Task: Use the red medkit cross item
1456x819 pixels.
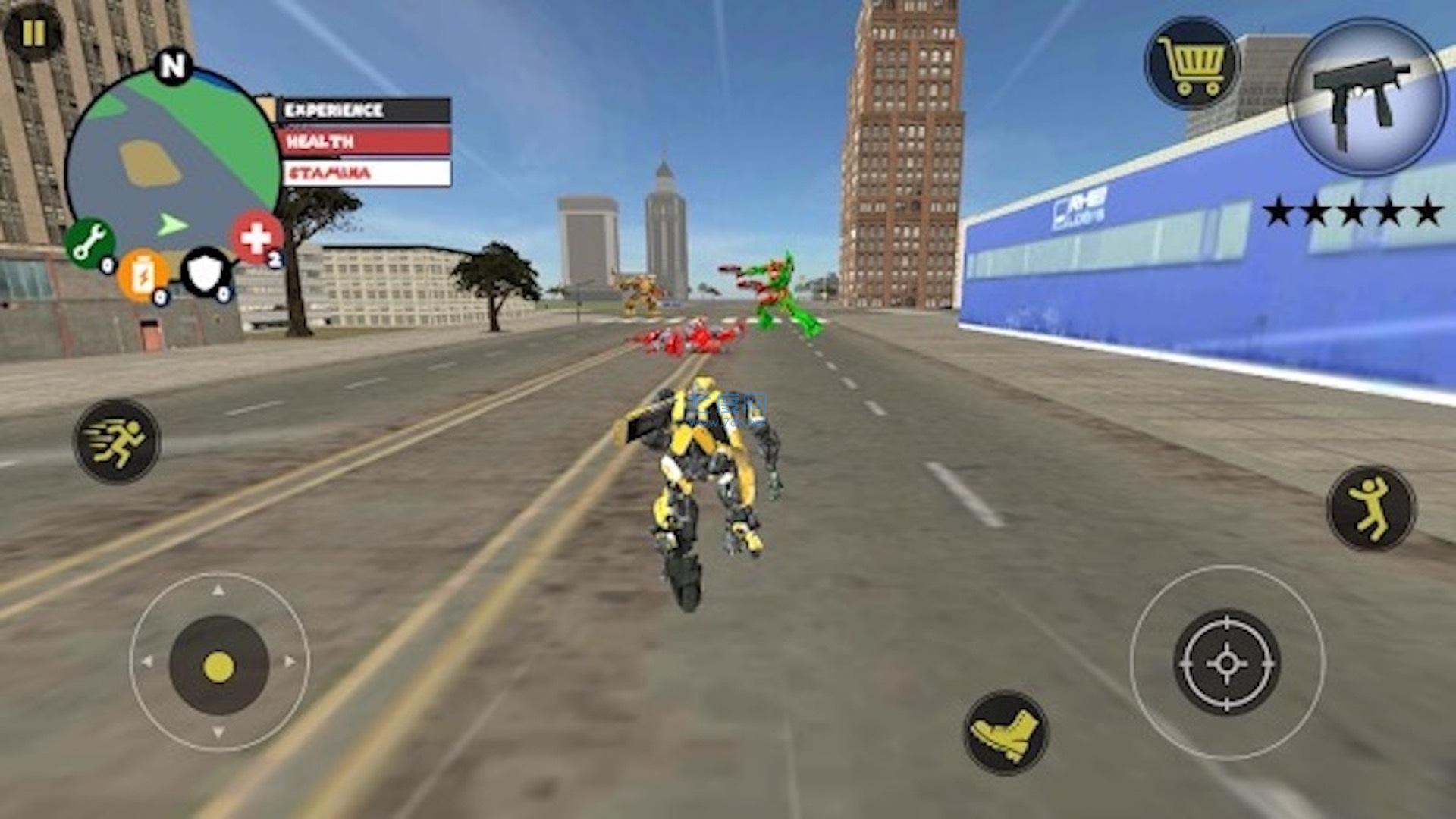Action: click(x=257, y=239)
